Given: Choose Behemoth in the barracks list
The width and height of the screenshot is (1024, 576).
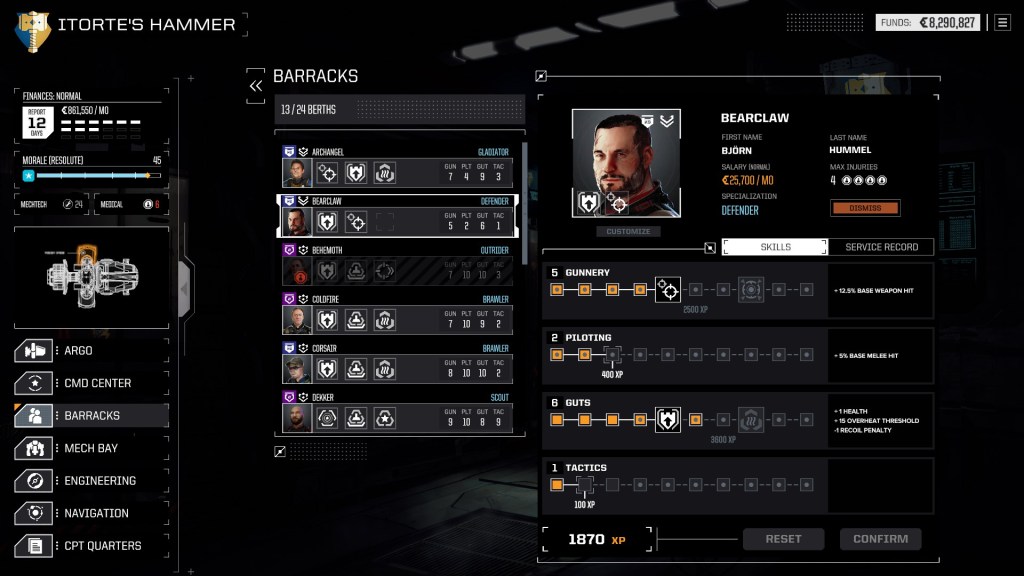Looking at the screenshot, I should pos(397,266).
